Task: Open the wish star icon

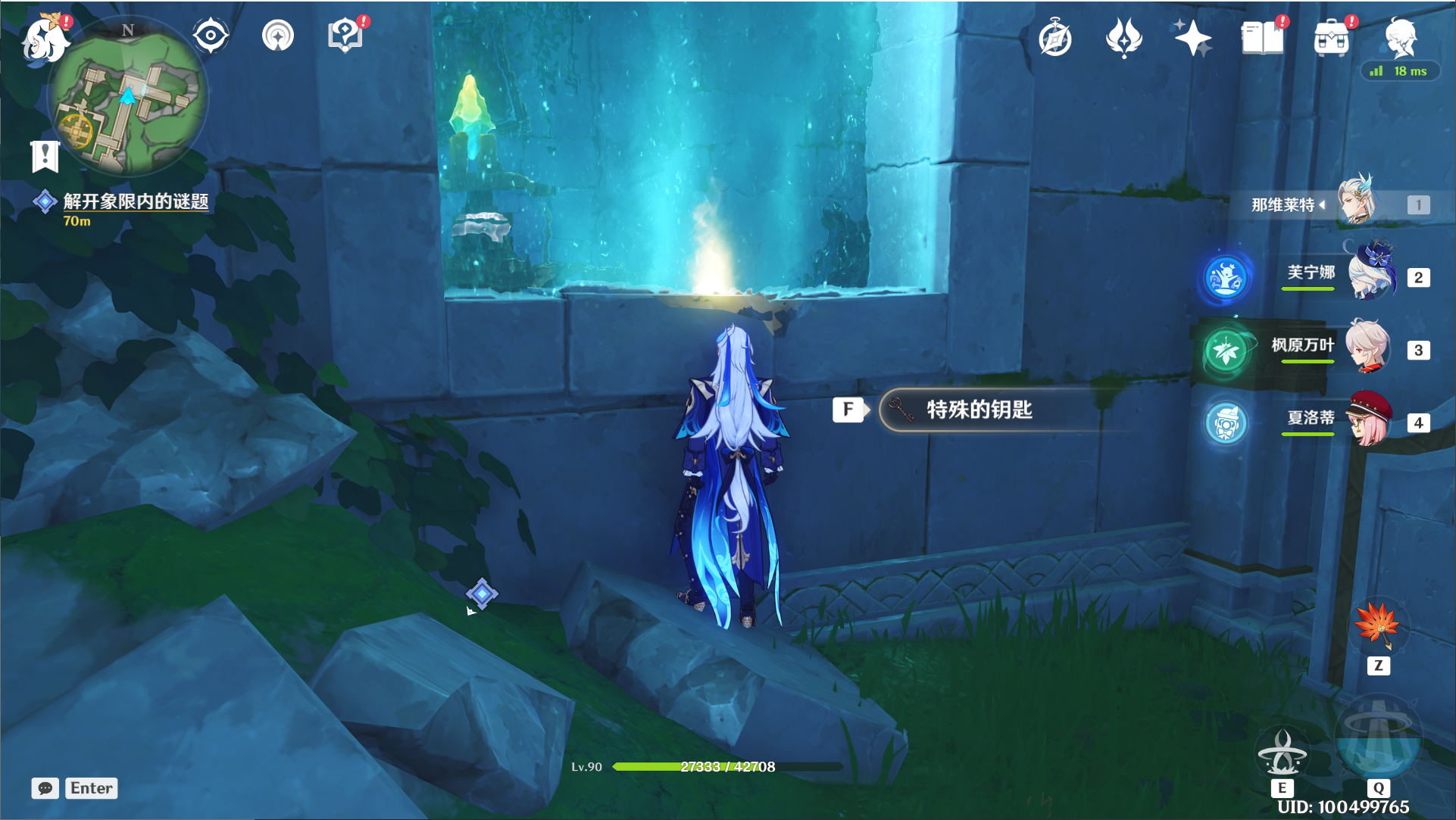Action: pyautogui.click(x=1192, y=38)
